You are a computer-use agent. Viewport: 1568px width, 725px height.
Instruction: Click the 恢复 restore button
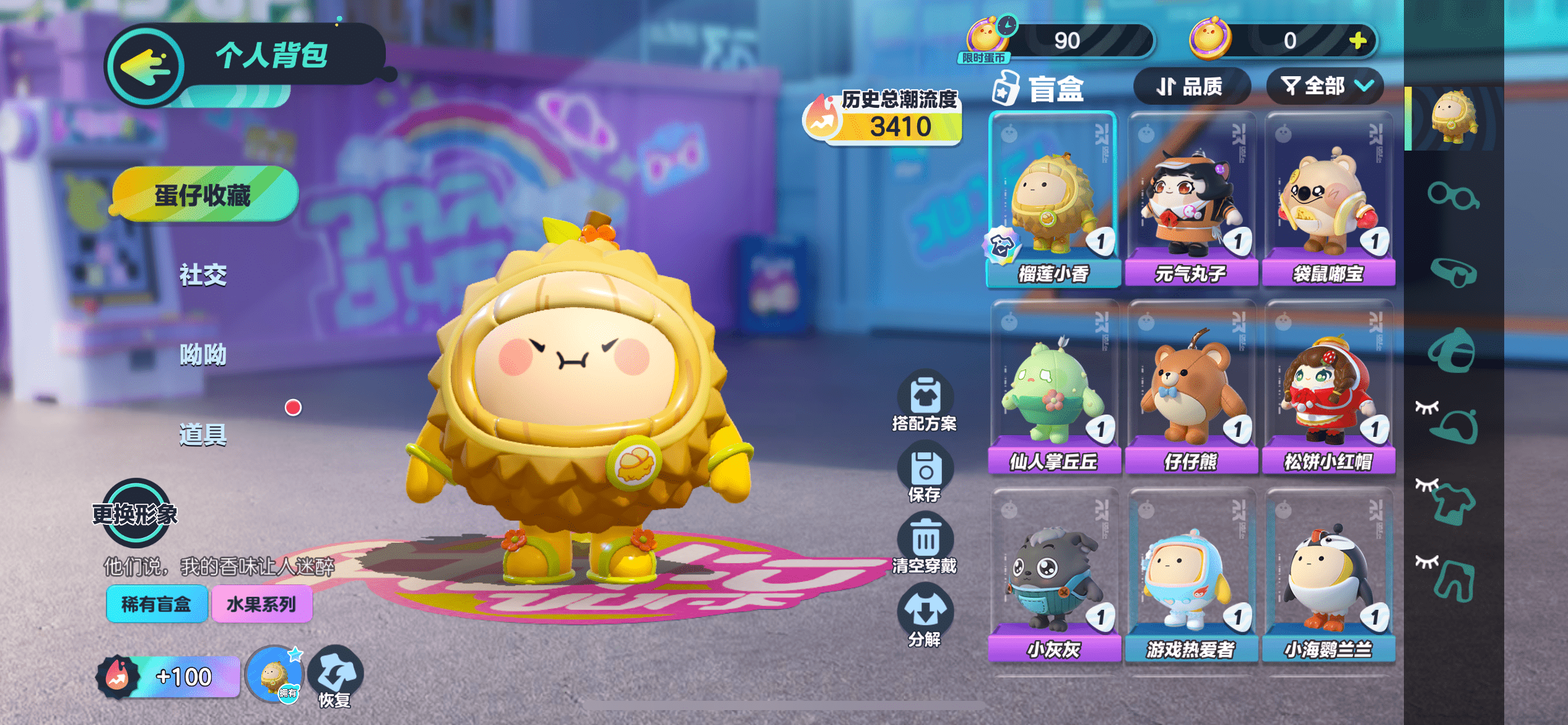[x=335, y=677]
